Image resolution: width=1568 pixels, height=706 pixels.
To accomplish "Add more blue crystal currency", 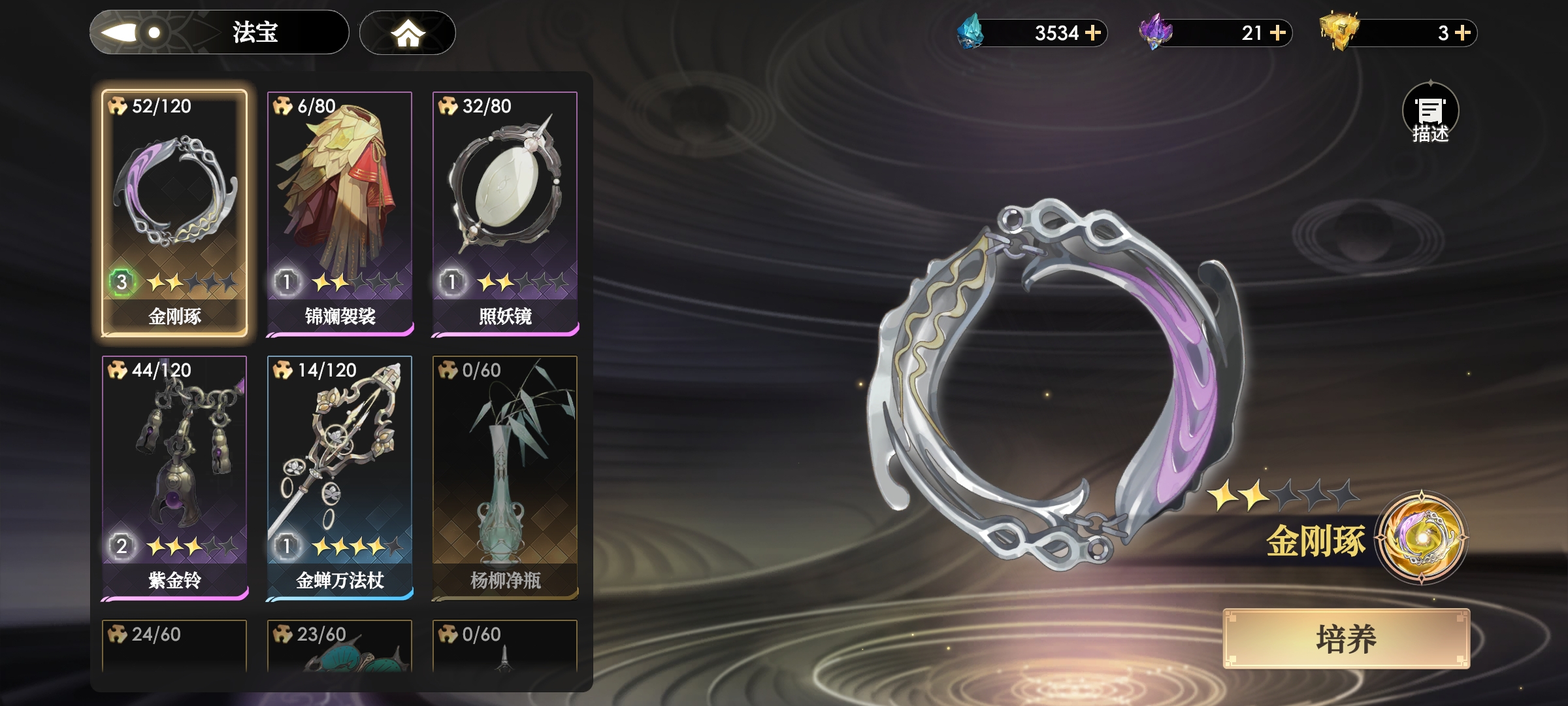I will click(1093, 33).
